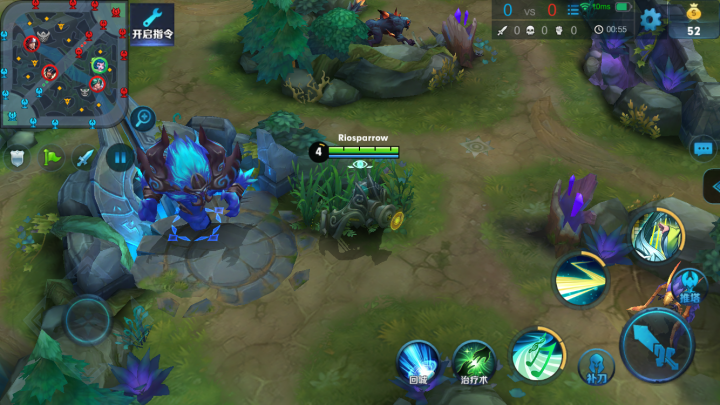Cast the ultimate skill with dancing figure
720x405 pixels.
(655, 233)
